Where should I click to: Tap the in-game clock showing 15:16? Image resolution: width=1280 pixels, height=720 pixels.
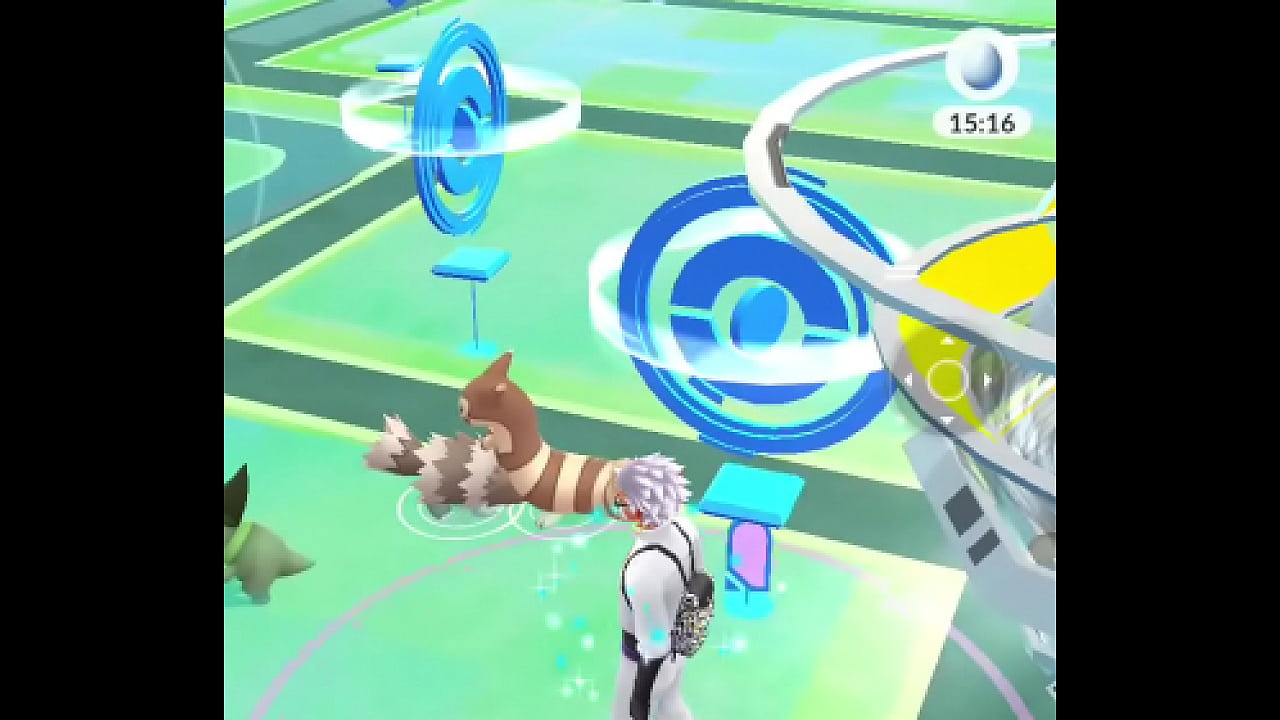pos(982,122)
